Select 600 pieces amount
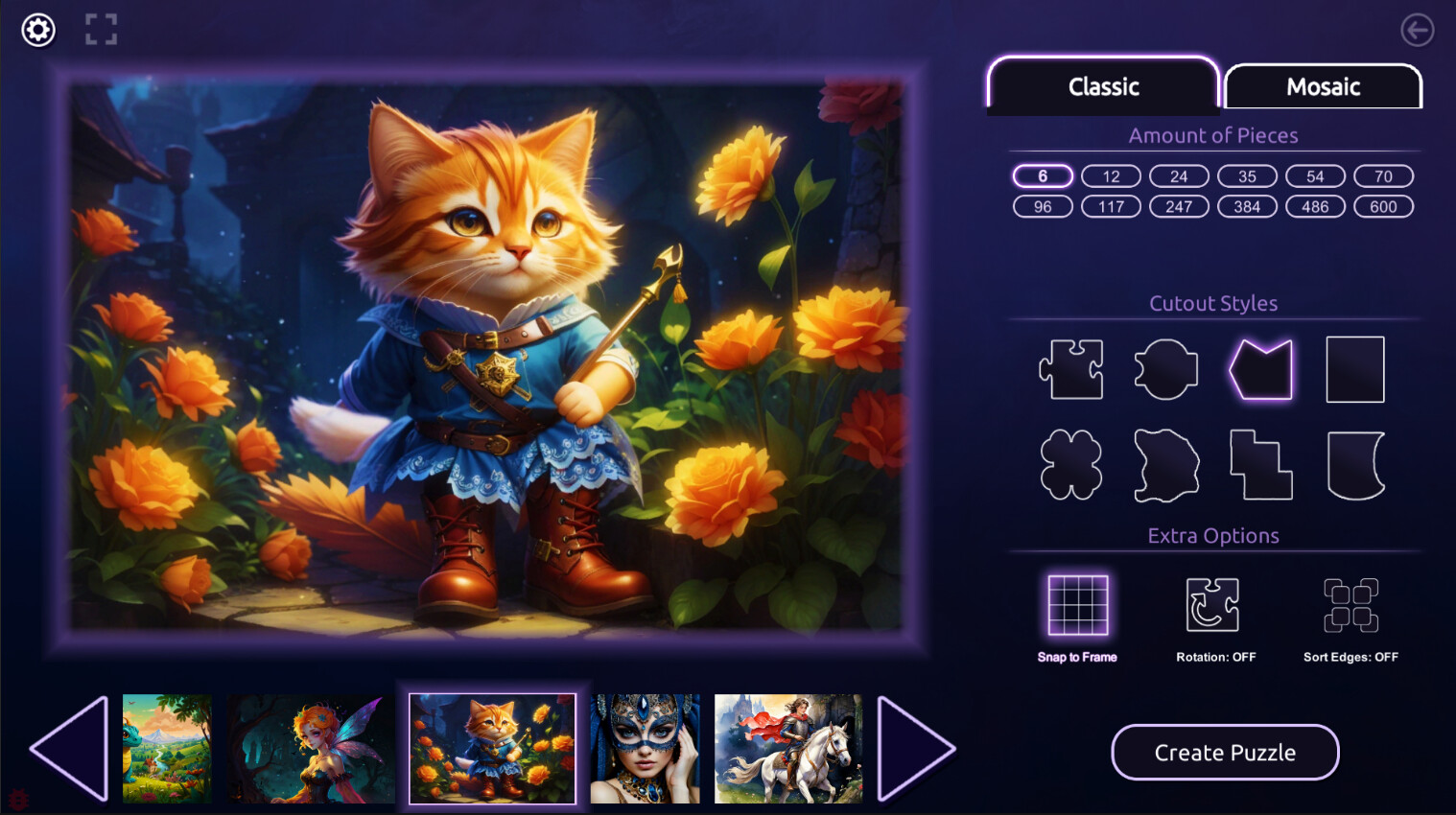Screen dimensions: 1456x815 (x=1383, y=206)
